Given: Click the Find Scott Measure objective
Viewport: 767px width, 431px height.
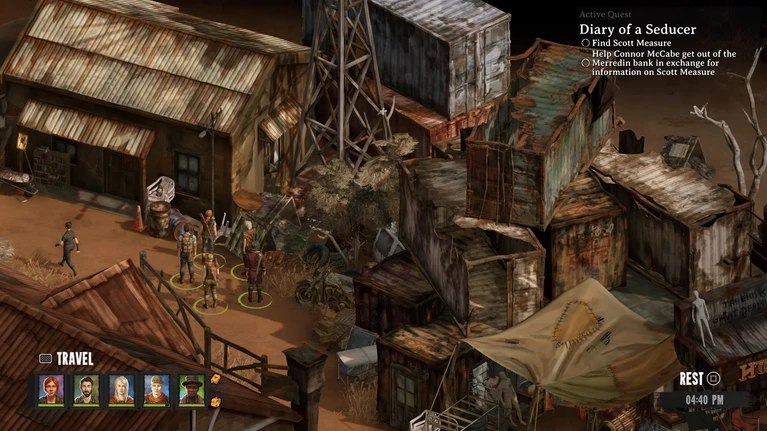Looking at the screenshot, I should 632,44.
